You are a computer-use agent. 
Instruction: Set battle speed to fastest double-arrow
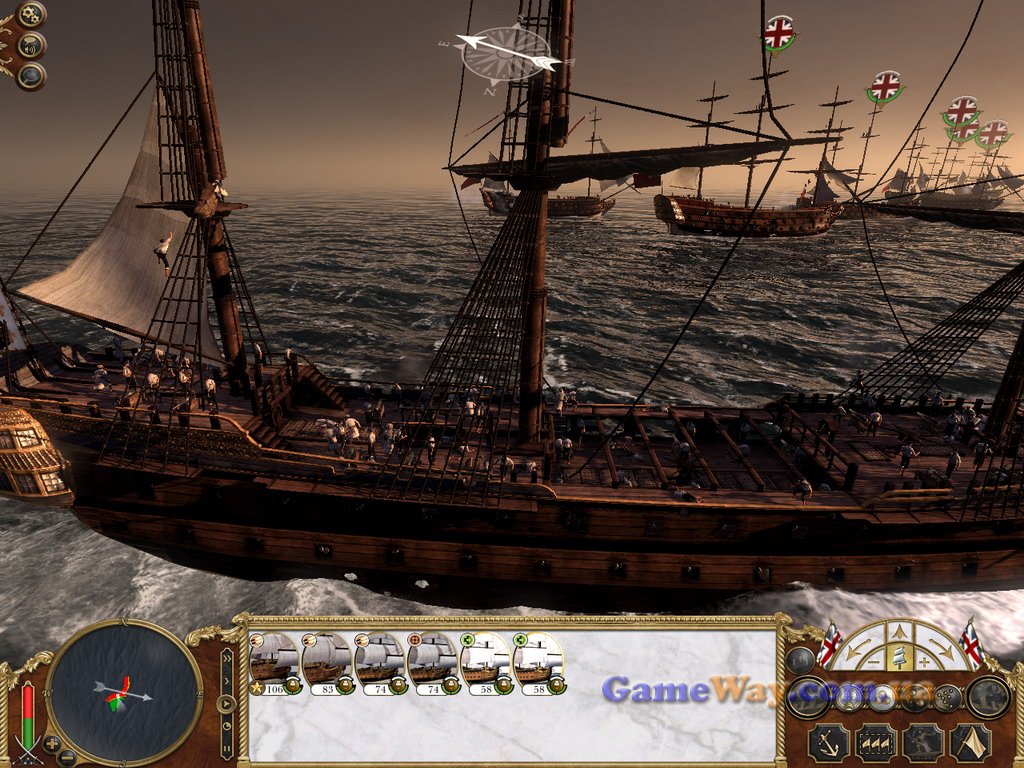point(227,657)
